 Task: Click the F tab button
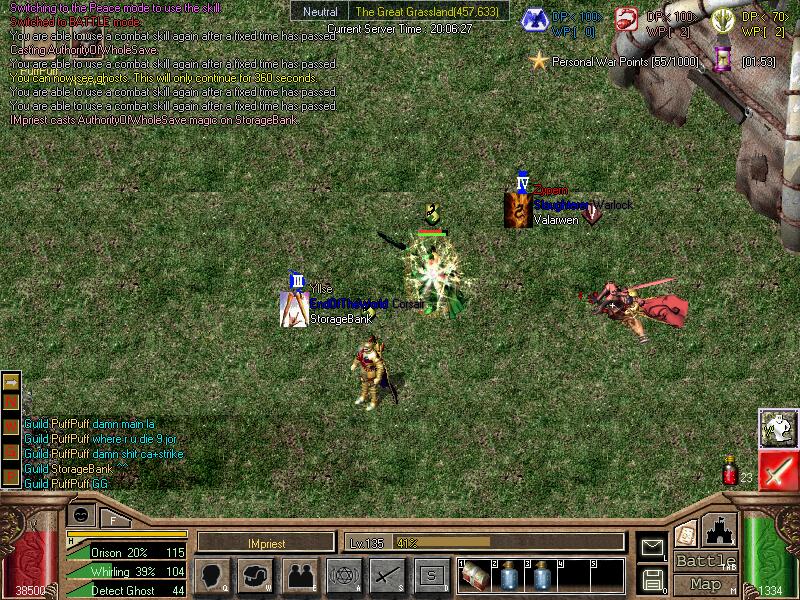pyautogui.click(x=112, y=518)
